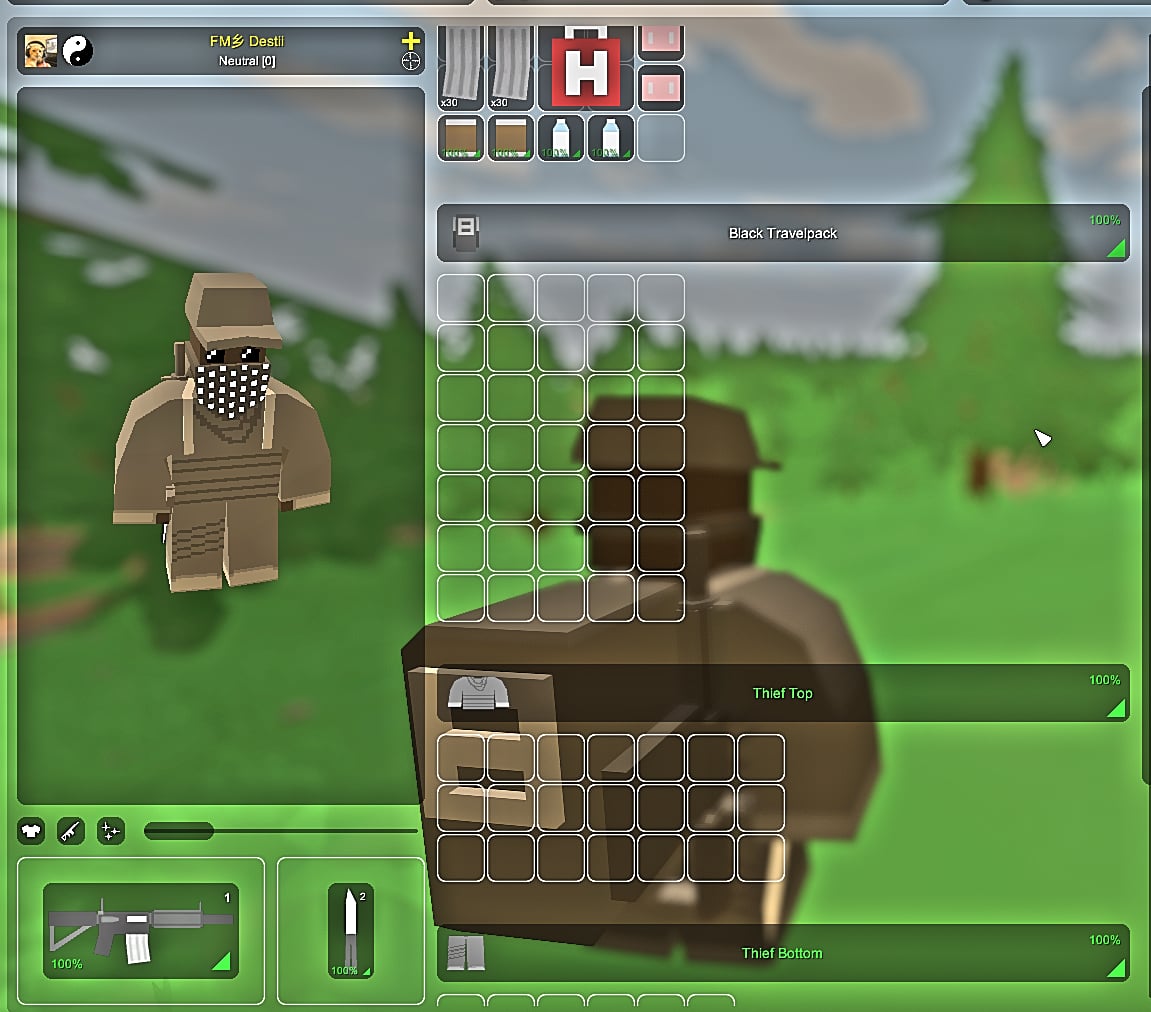1151x1012 pixels.
Task: Click the crosshair icon below the plus
Action: [x=410, y=62]
